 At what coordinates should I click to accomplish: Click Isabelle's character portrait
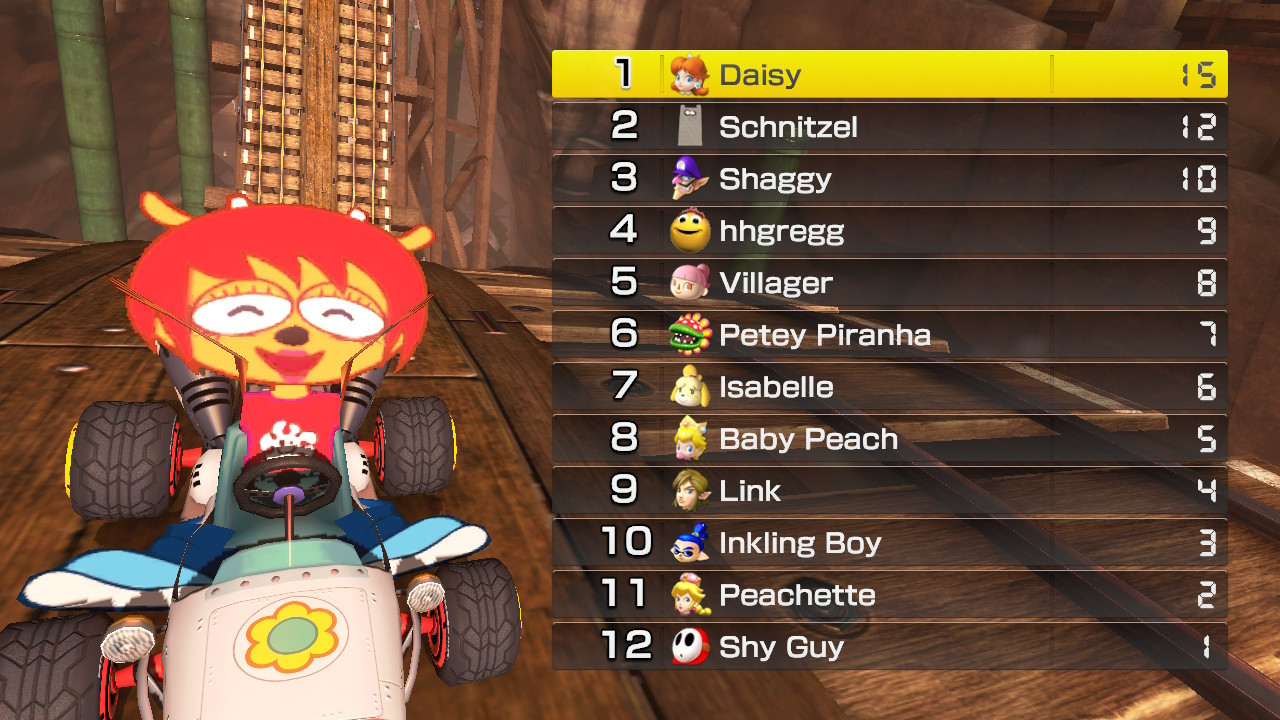691,387
